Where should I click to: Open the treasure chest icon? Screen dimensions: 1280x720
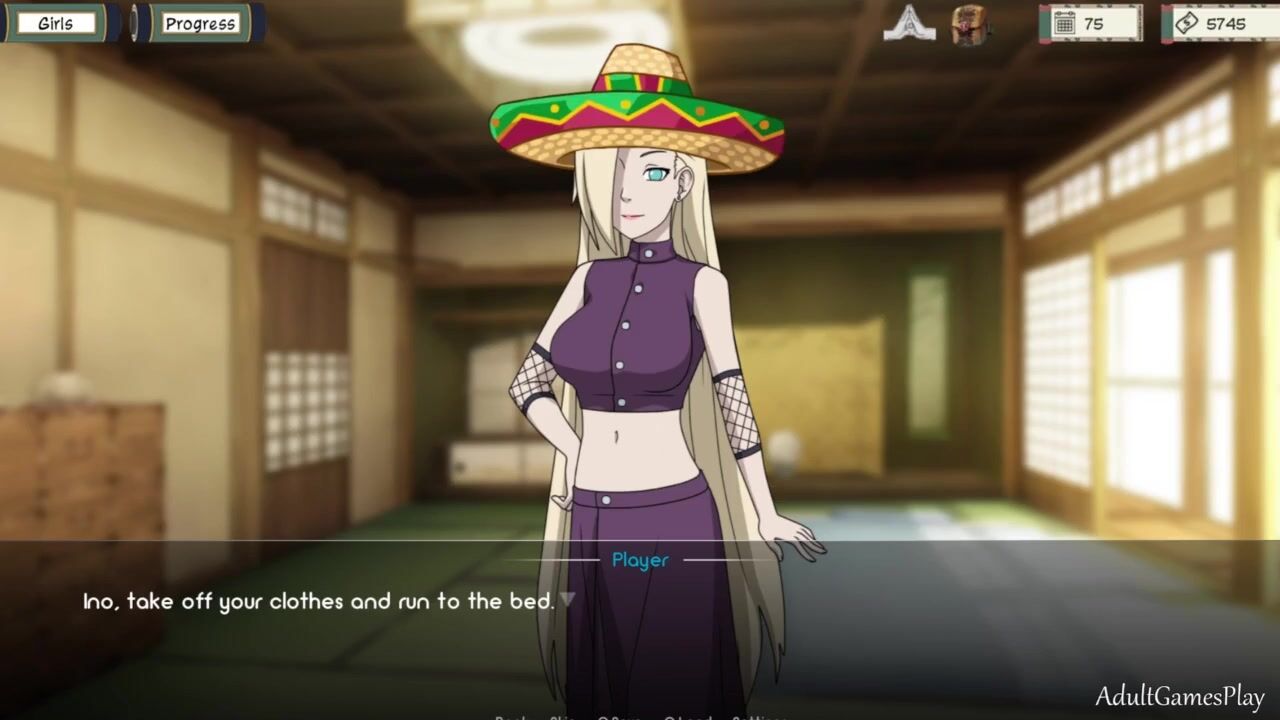[x=969, y=23]
